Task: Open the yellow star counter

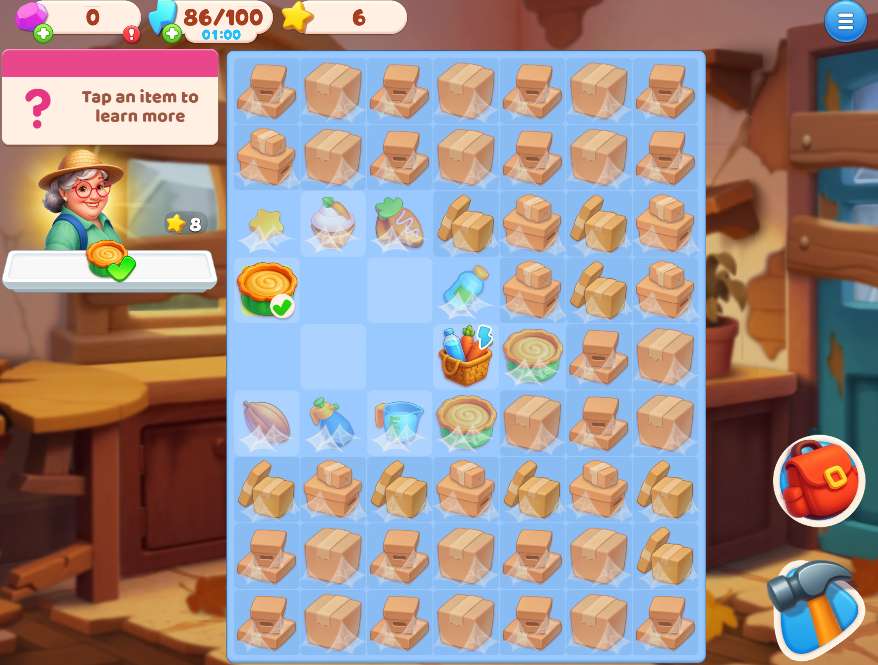Action: click(345, 17)
